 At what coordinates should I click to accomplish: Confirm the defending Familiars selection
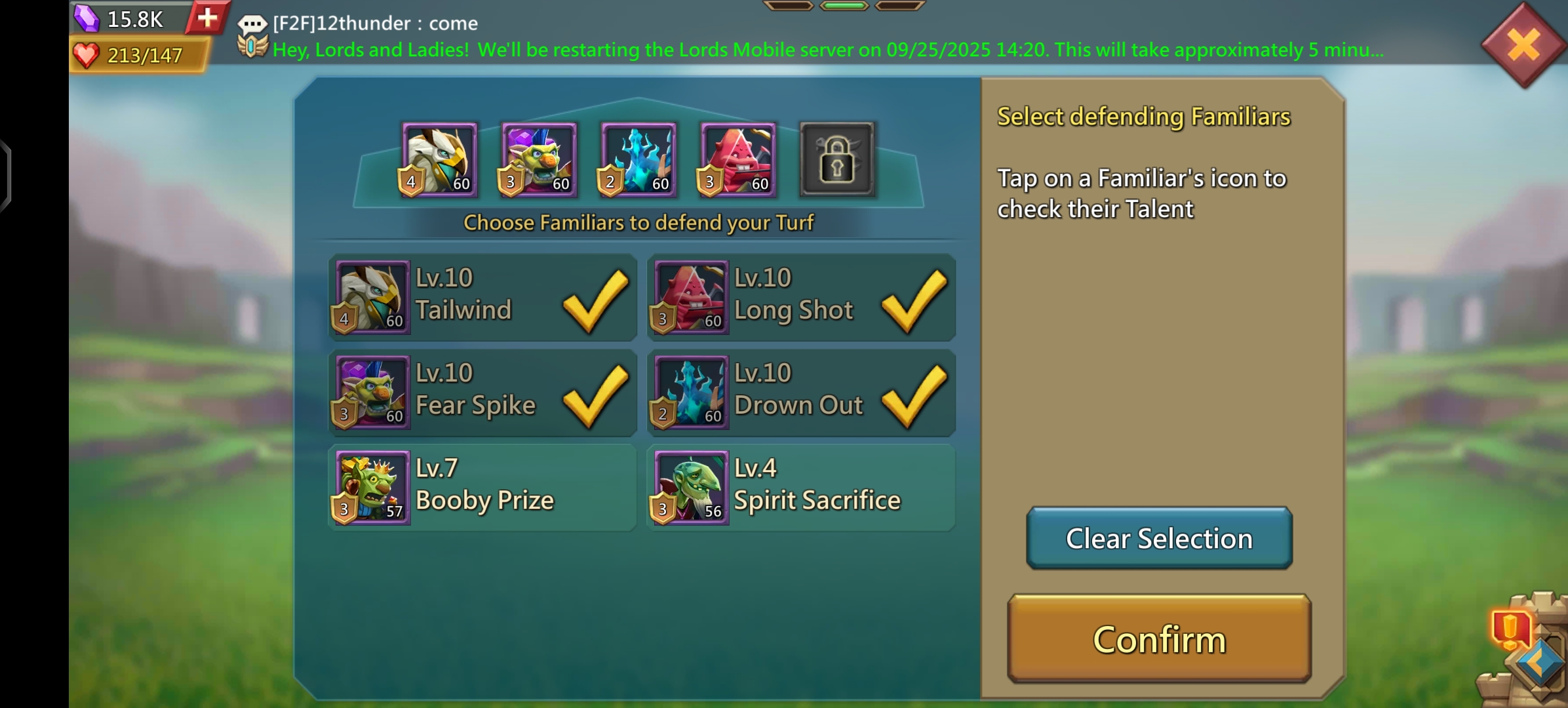pyautogui.click(x=1159, y=639)
